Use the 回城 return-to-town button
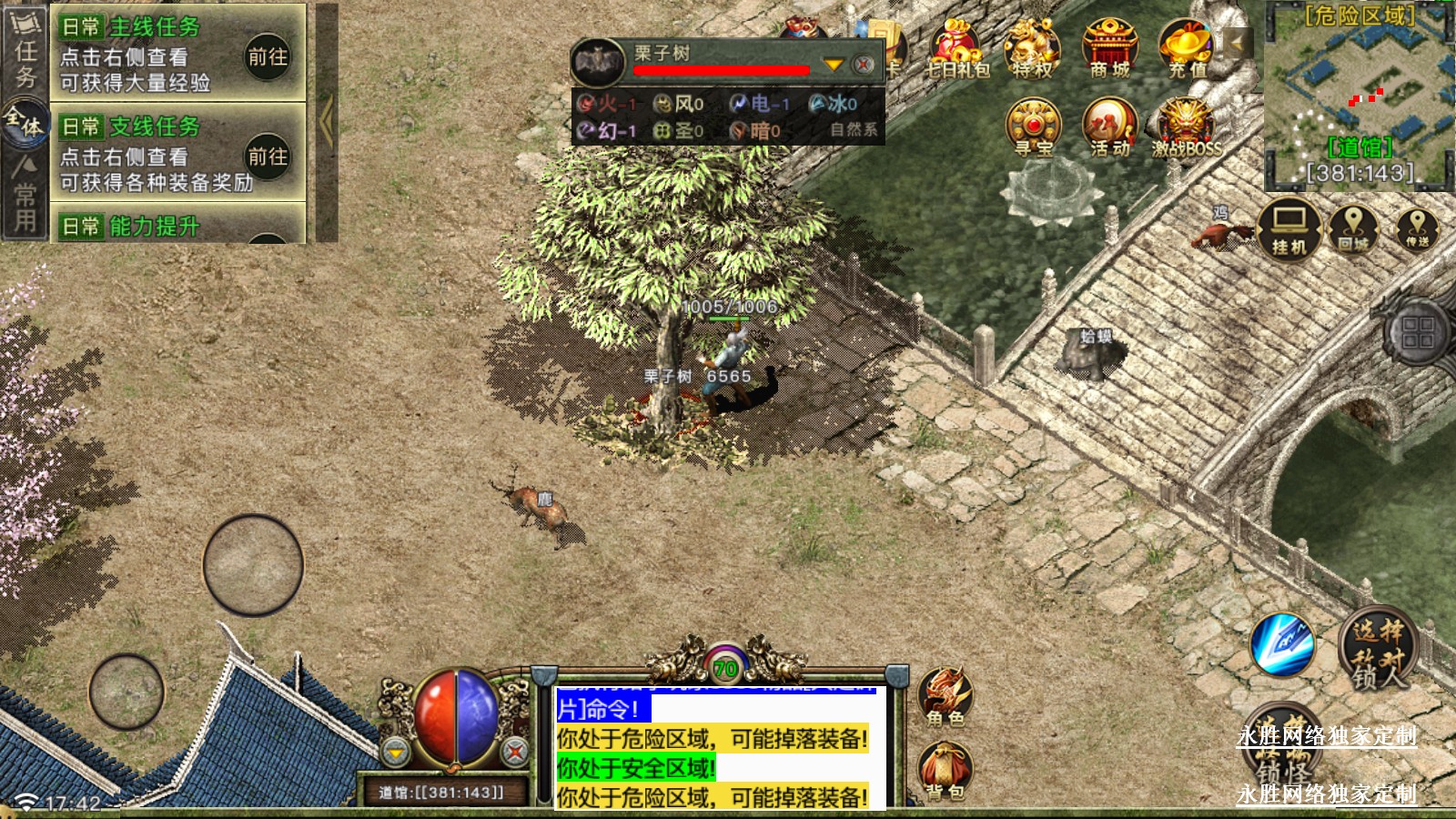Viewport: 1456px width, 819px height. click(1353, 228)
